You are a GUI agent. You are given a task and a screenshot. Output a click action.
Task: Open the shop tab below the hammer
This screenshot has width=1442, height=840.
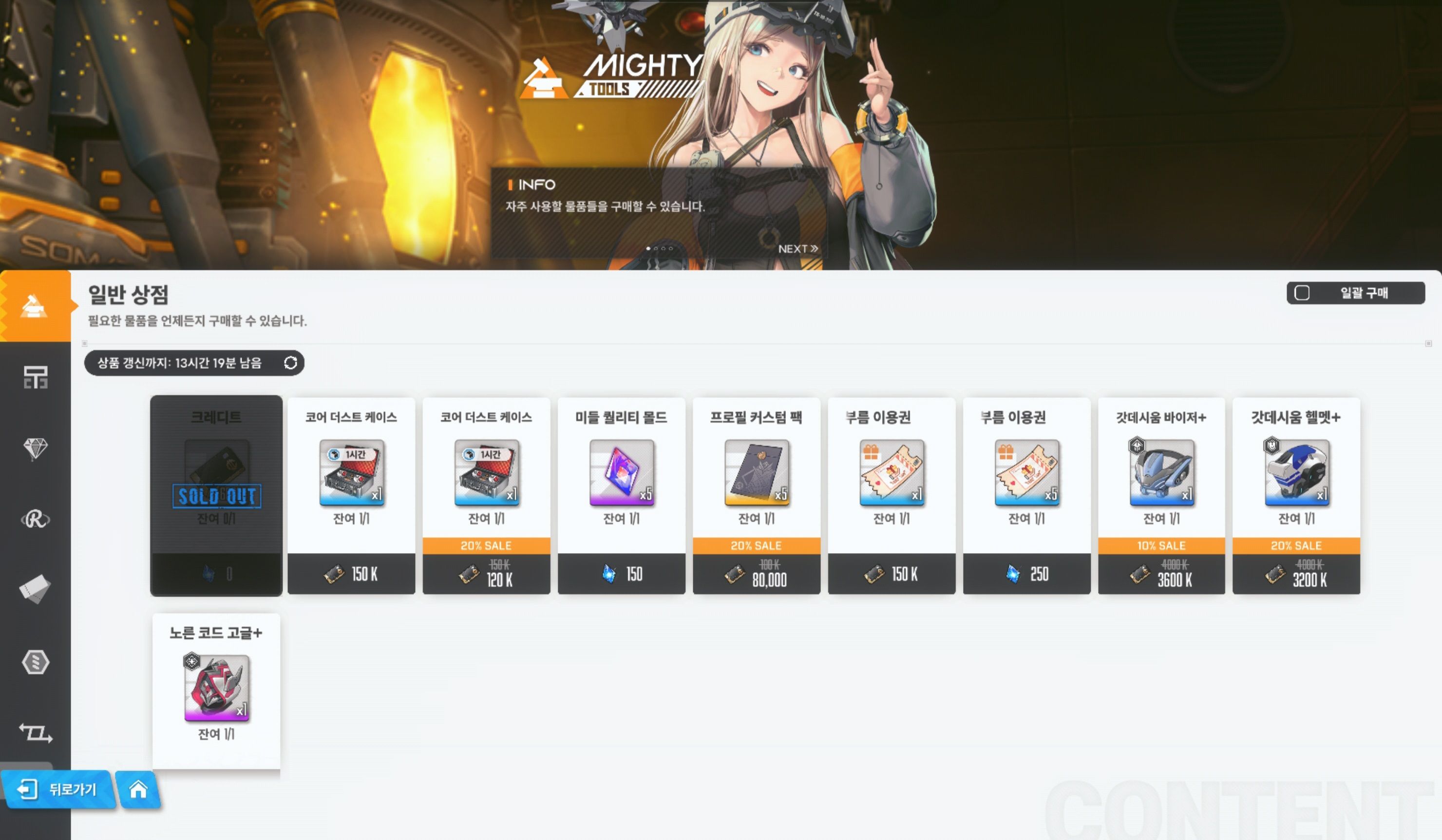(x=35, y=377)
